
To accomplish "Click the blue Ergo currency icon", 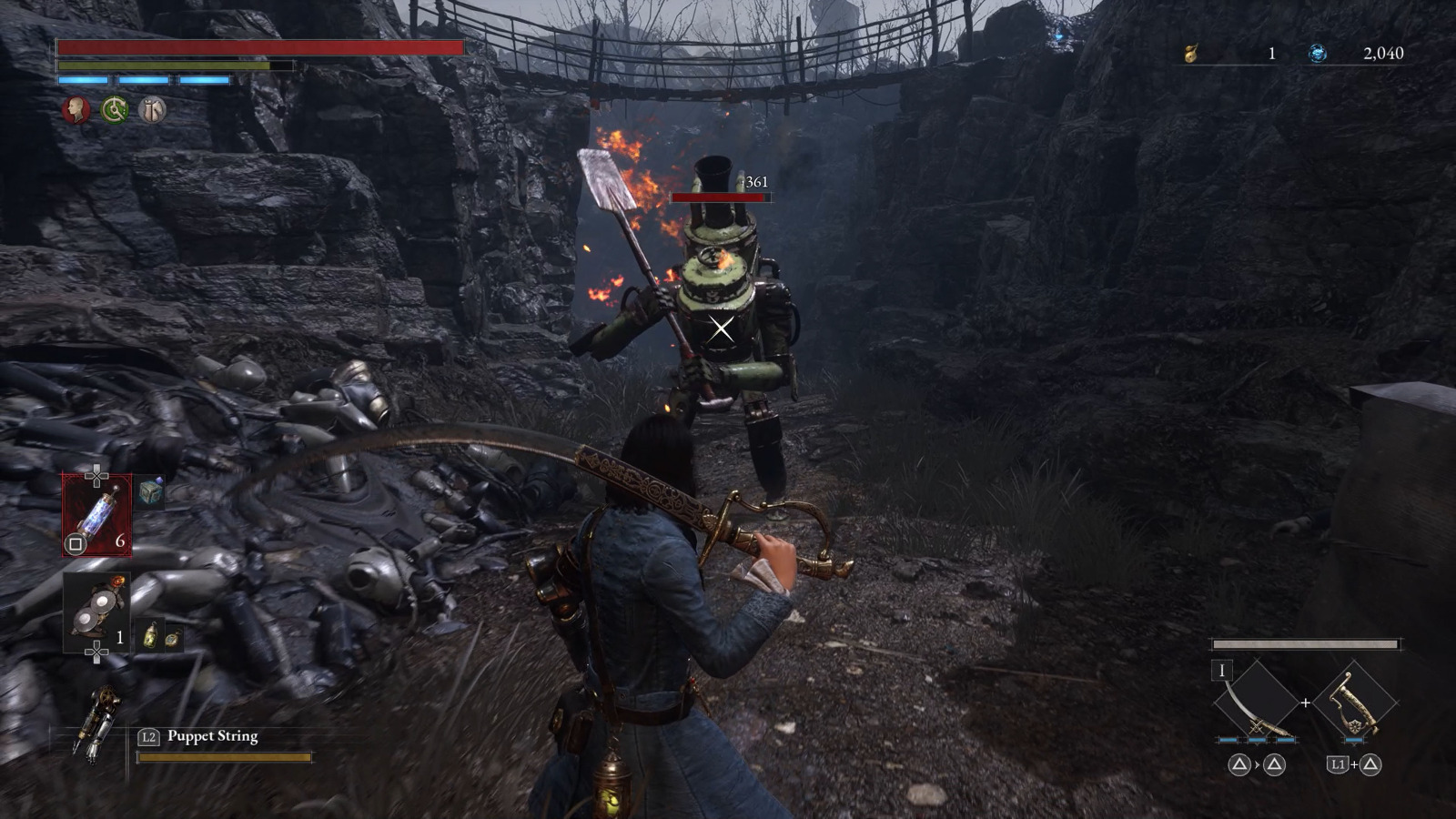I will tap(1317, 54).
